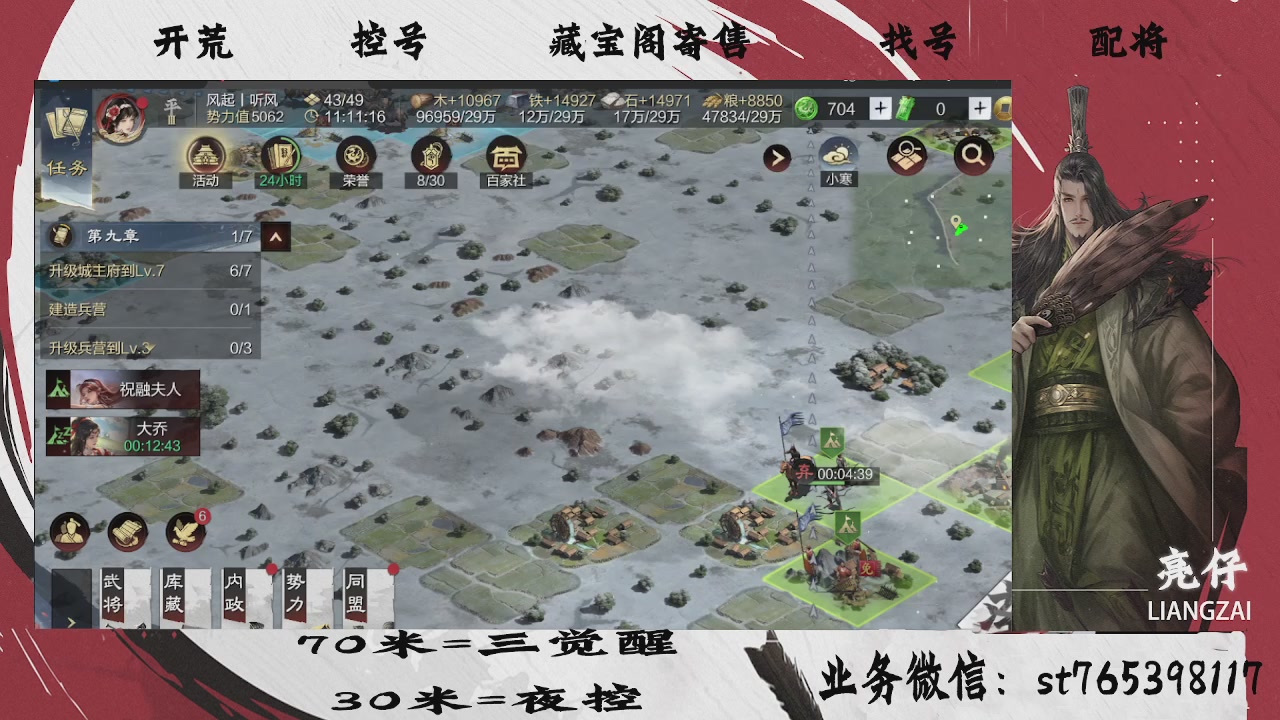Open the 24小时 event icon

(x=283, y=158)
